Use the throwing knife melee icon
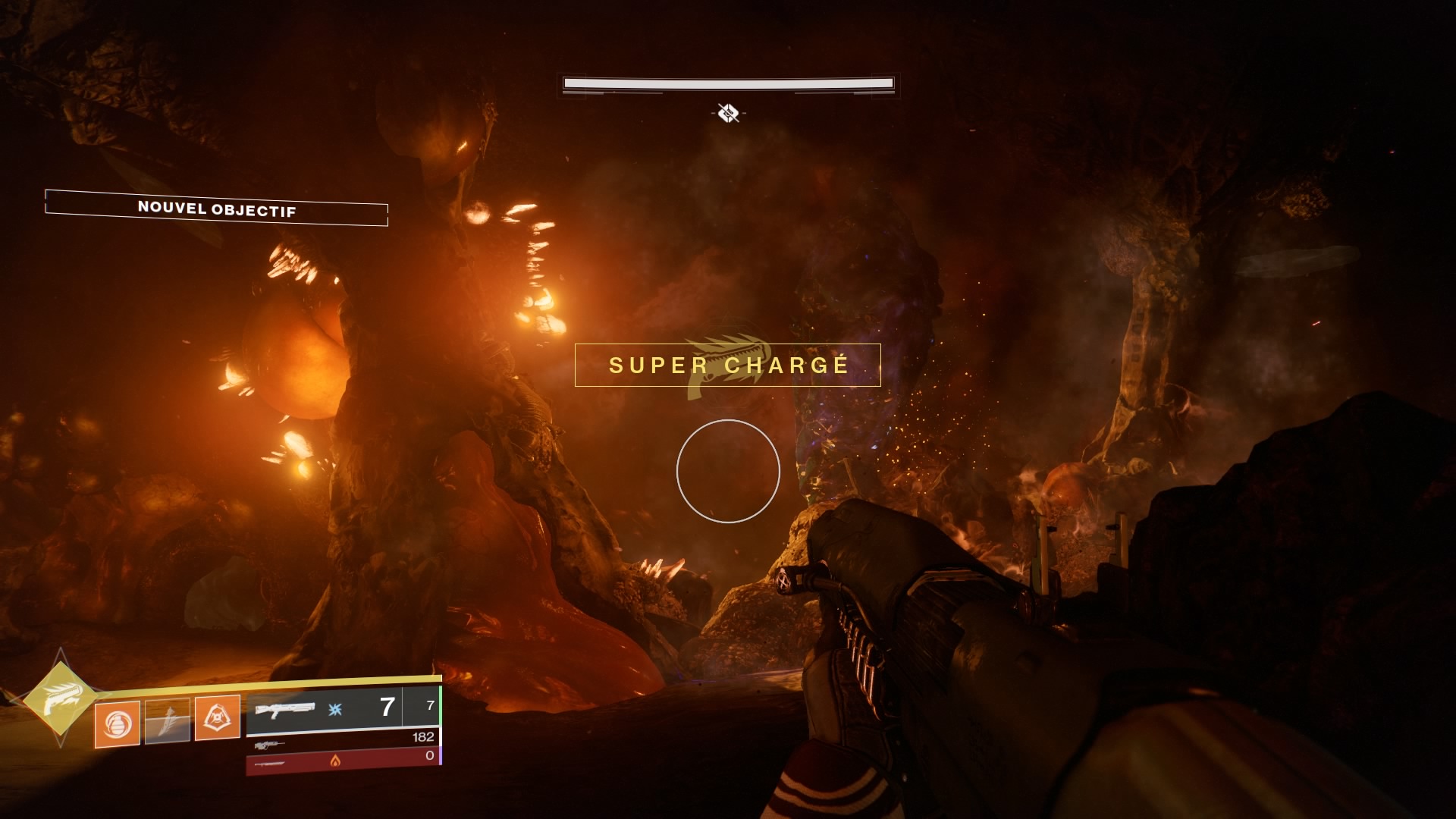 (x=168, y=720)
